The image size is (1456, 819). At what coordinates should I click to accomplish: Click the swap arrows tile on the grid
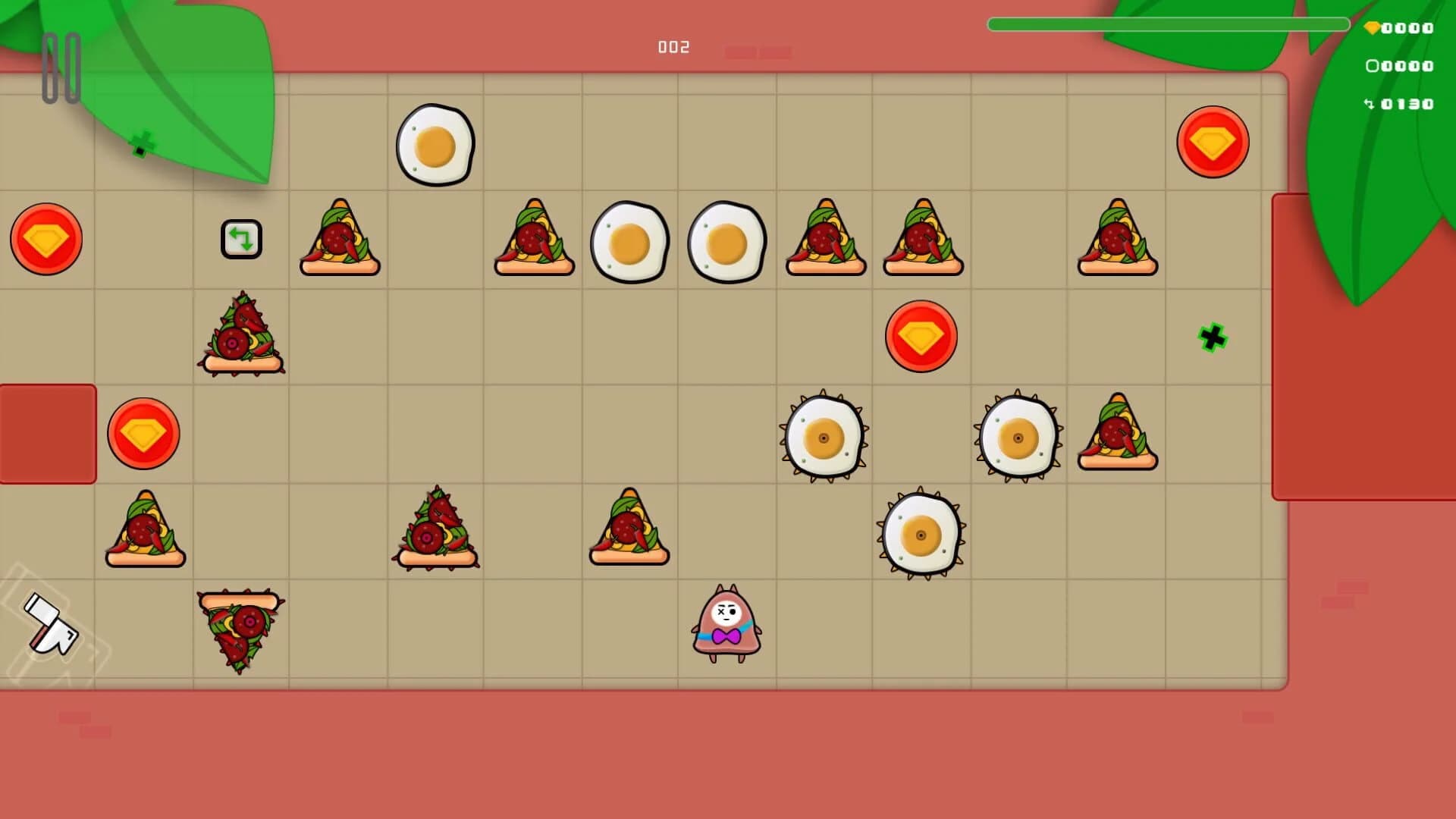coord(242,239)
